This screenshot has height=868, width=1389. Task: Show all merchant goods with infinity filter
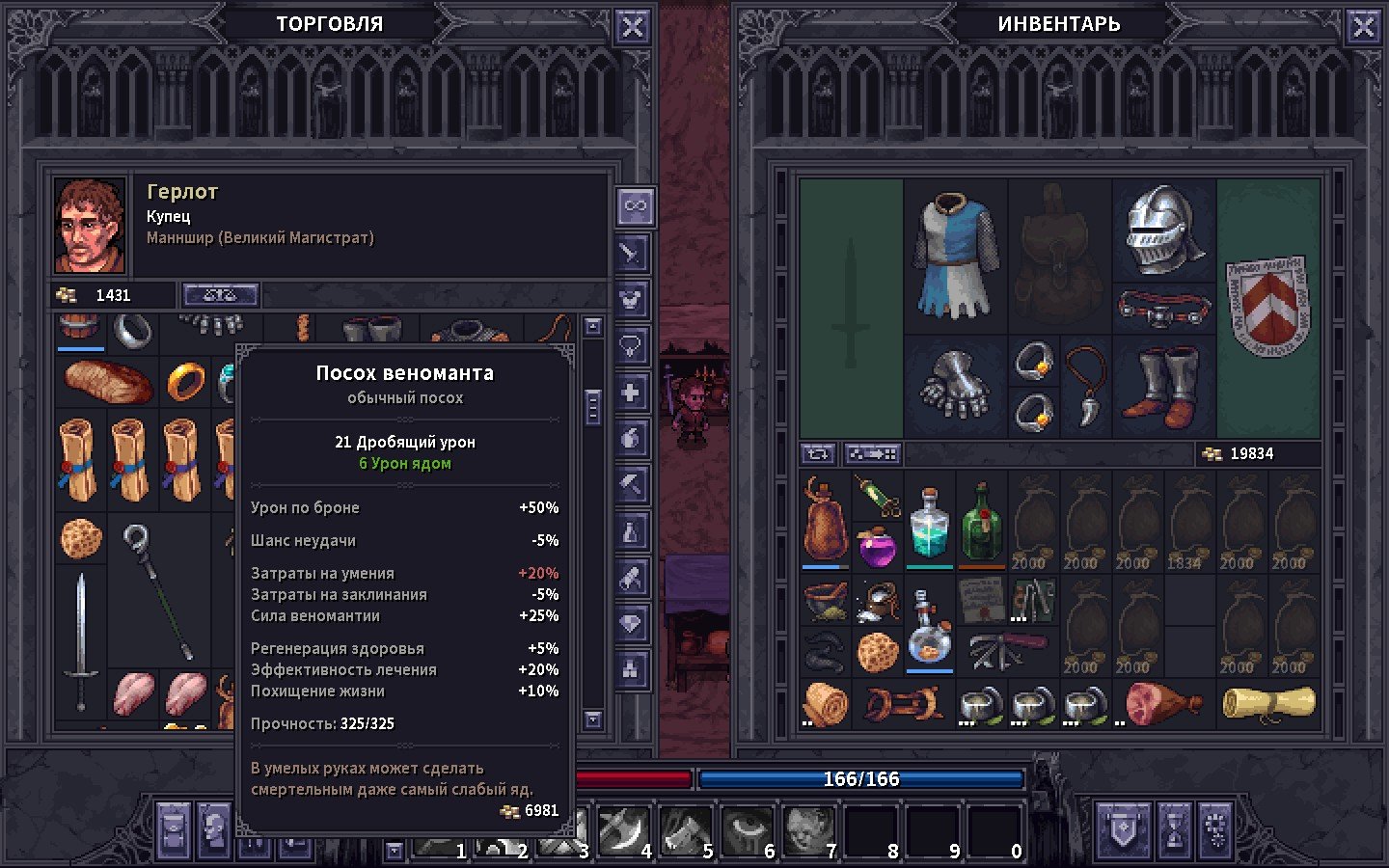click(635, 206)
